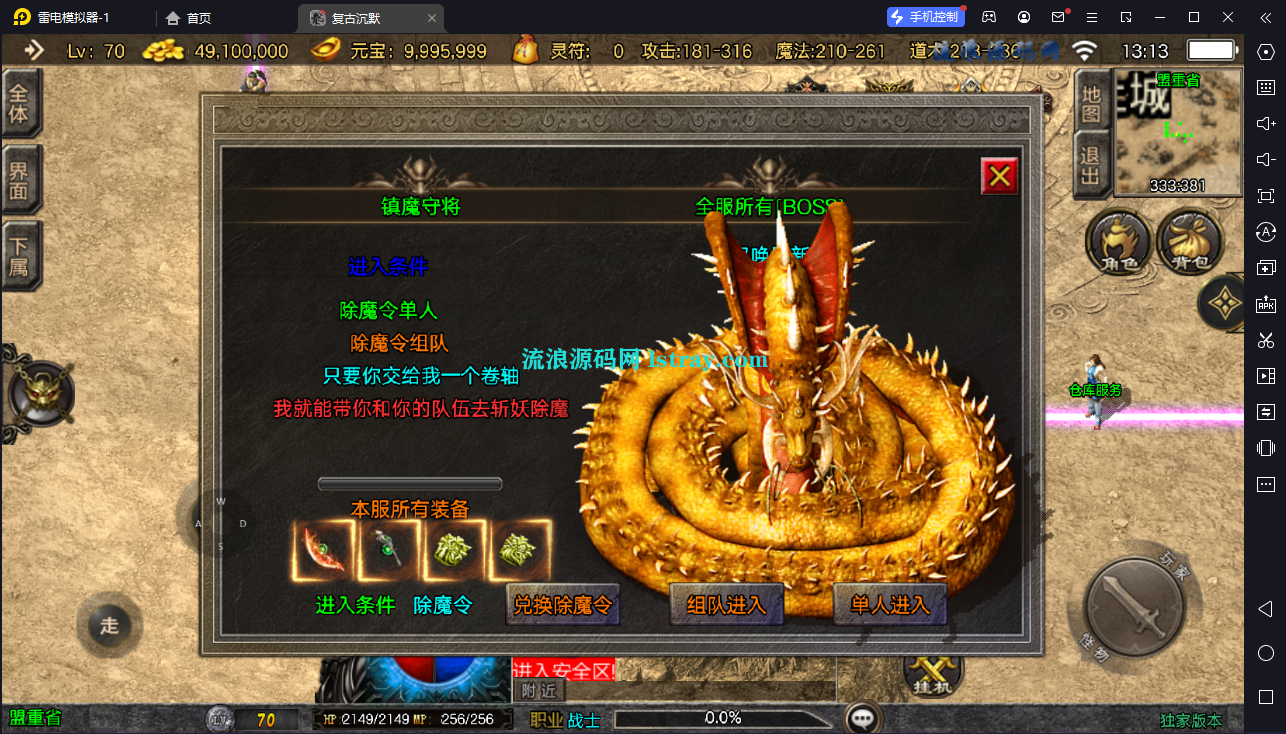Open the 角色 character panel icon
This screenshot has width=1286, height=734.
[1118, 242]
